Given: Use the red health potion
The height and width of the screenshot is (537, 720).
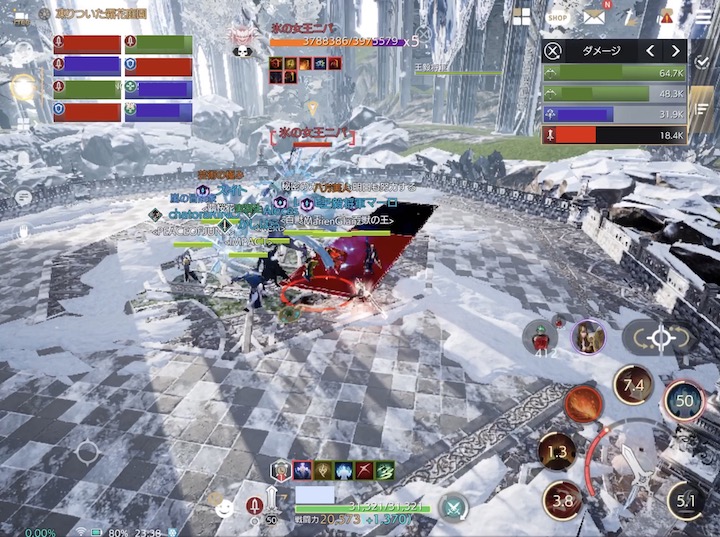Looking at the screenshot, I should [x=540, y=337].
